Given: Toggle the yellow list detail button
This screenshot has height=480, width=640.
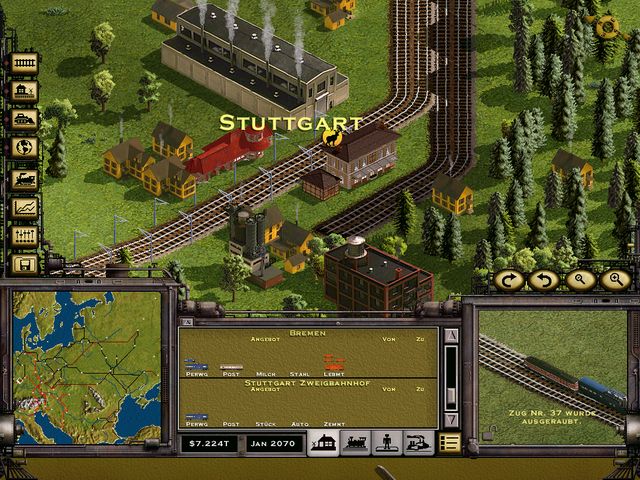Looking at the screenshot, I should pyautogui.click(x=450, y=443).
